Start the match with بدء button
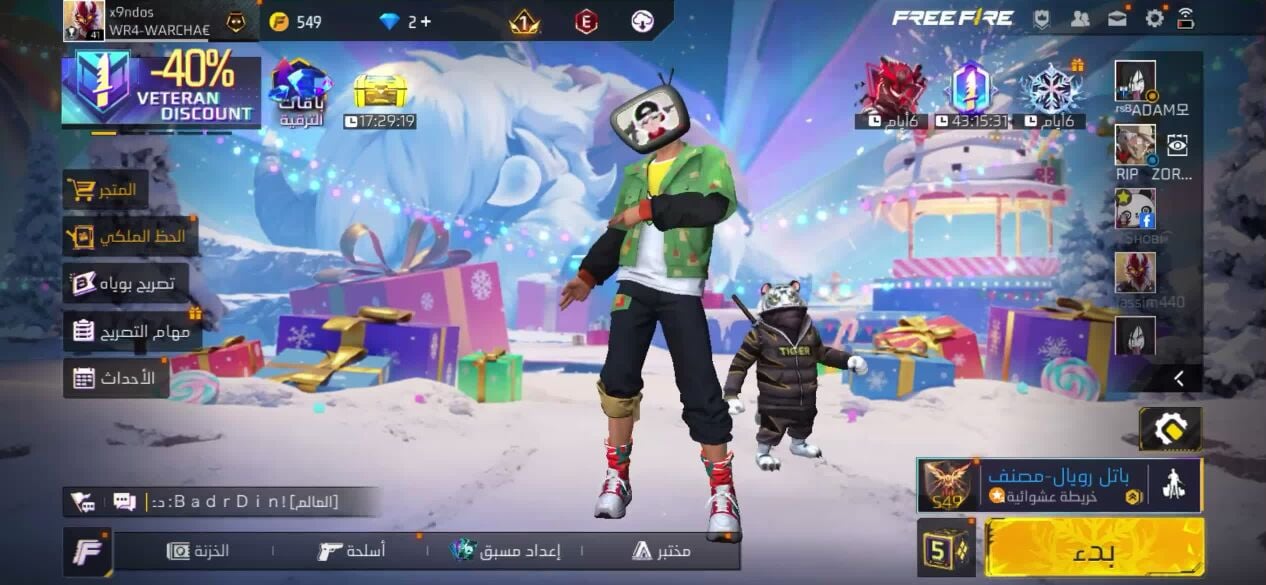 pyautogui.click(x=1094, y=549)
